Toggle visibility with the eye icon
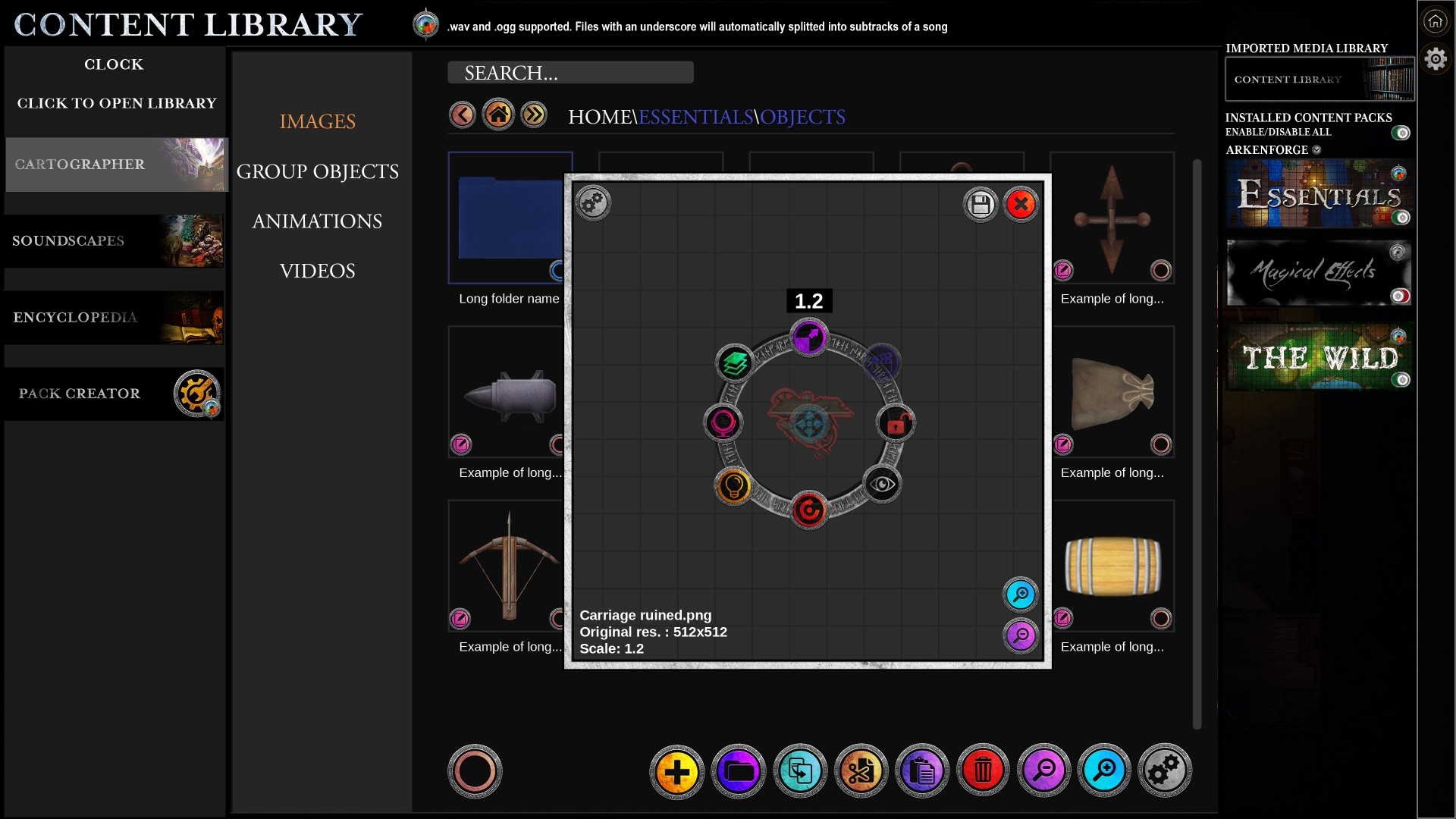 [x=882, y=485]
